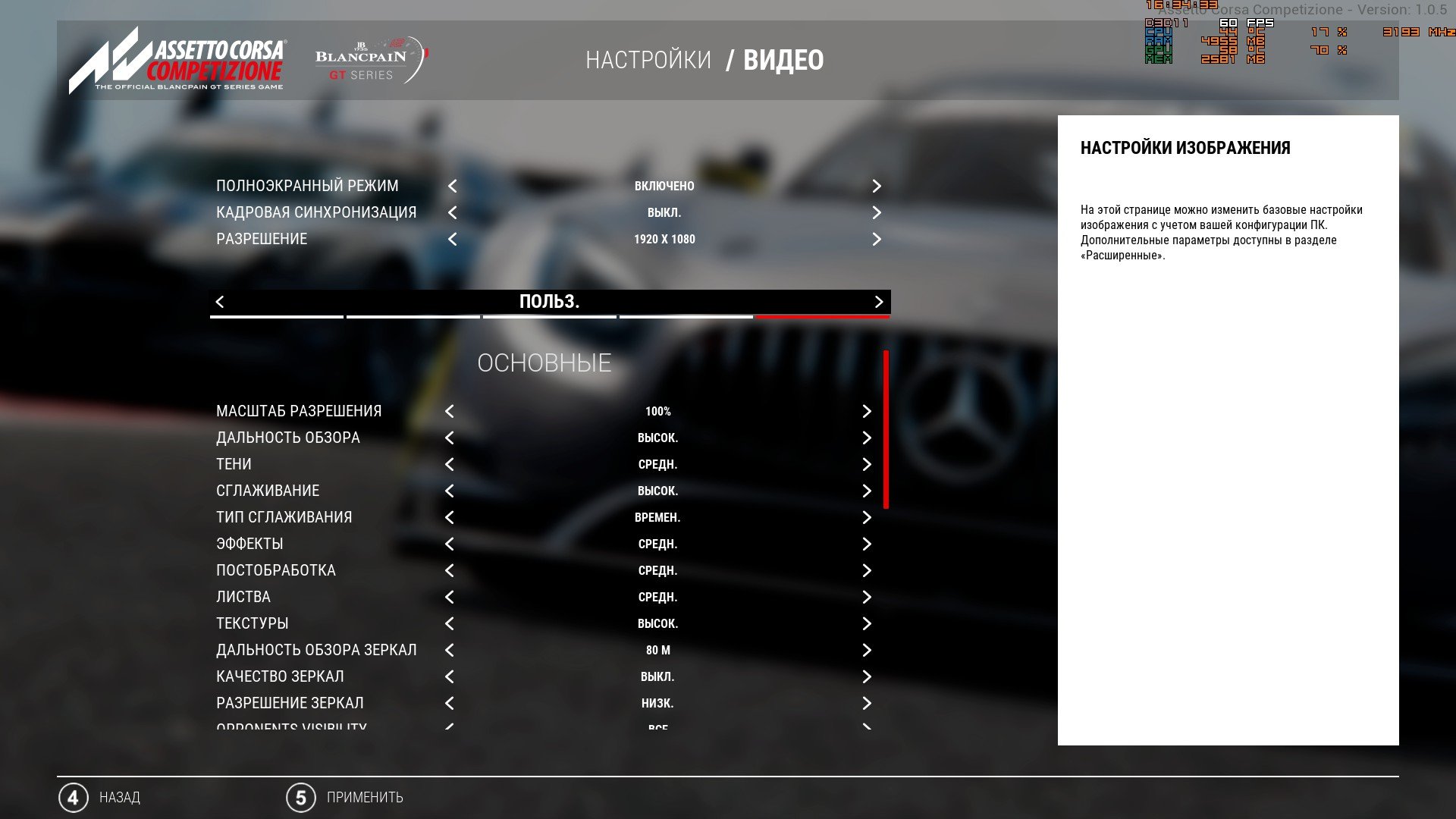Go back with the Назад button
The height and width of the screenshot is (819, 1456).
pyautogui.click(x=100, y=798)
